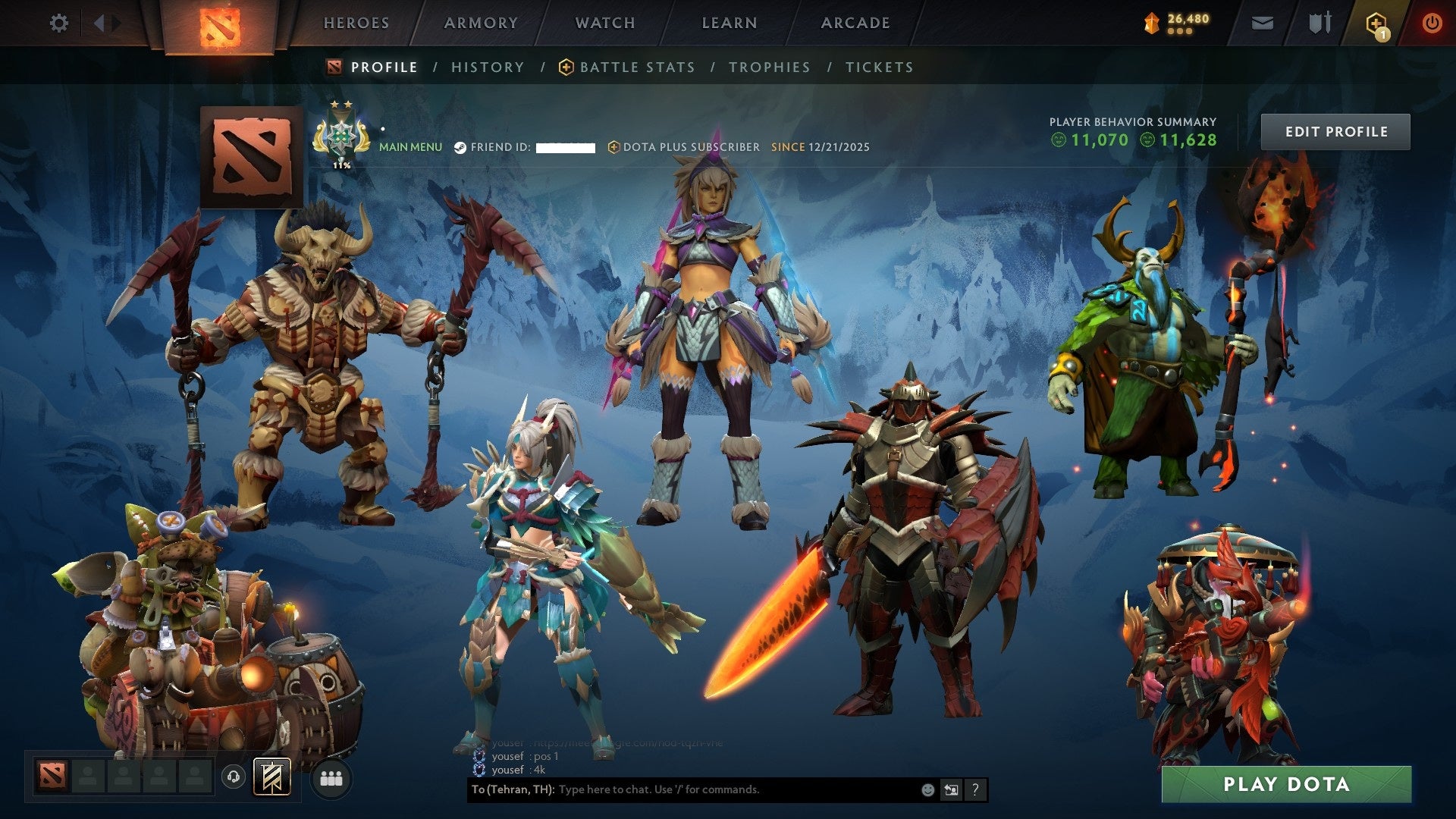Click the chat image sharing toggle button
This screenshot has width=1456, height=819.
point(951,790)
